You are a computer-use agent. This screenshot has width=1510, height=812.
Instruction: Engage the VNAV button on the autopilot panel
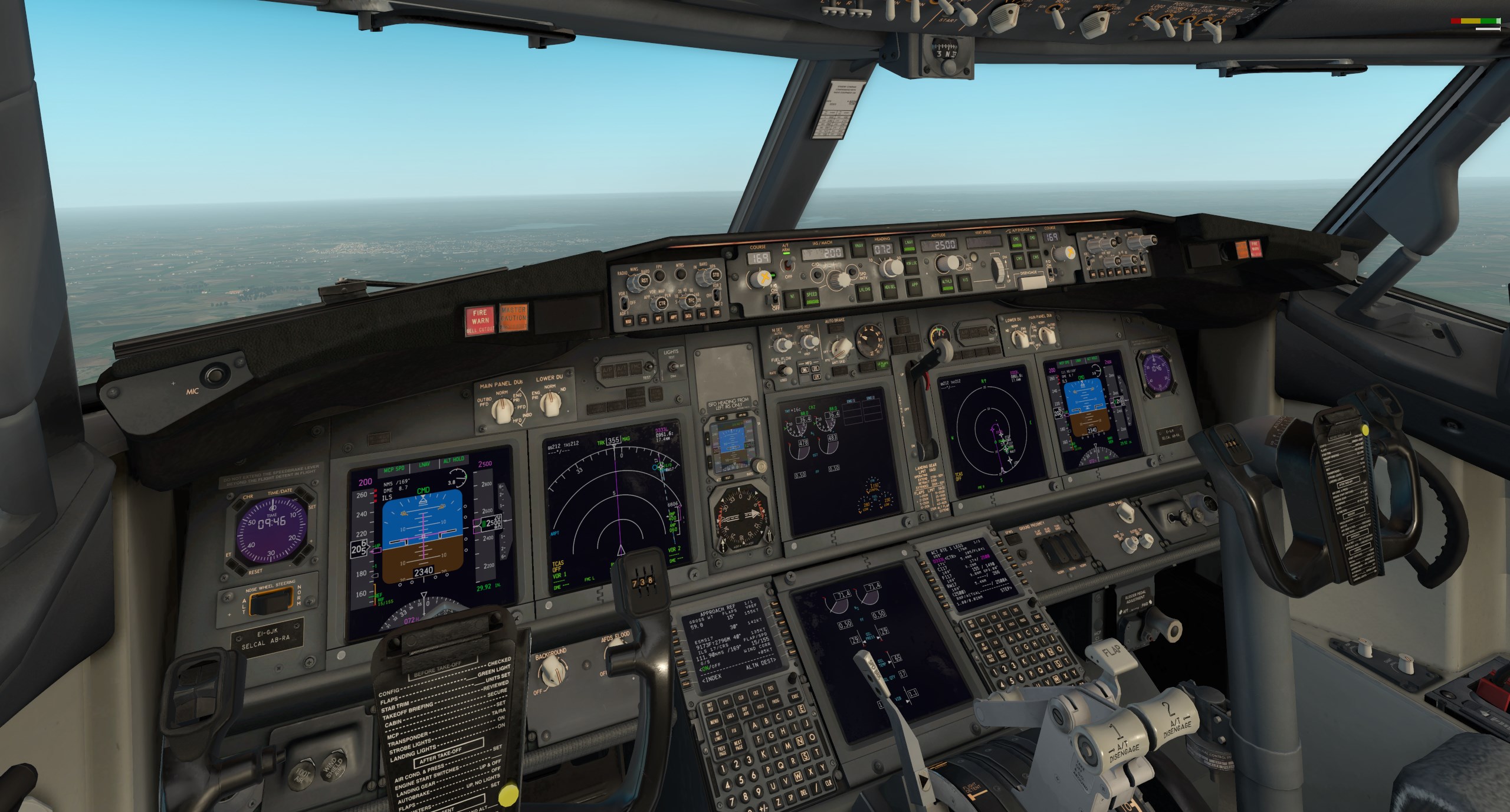click(858, 246)
